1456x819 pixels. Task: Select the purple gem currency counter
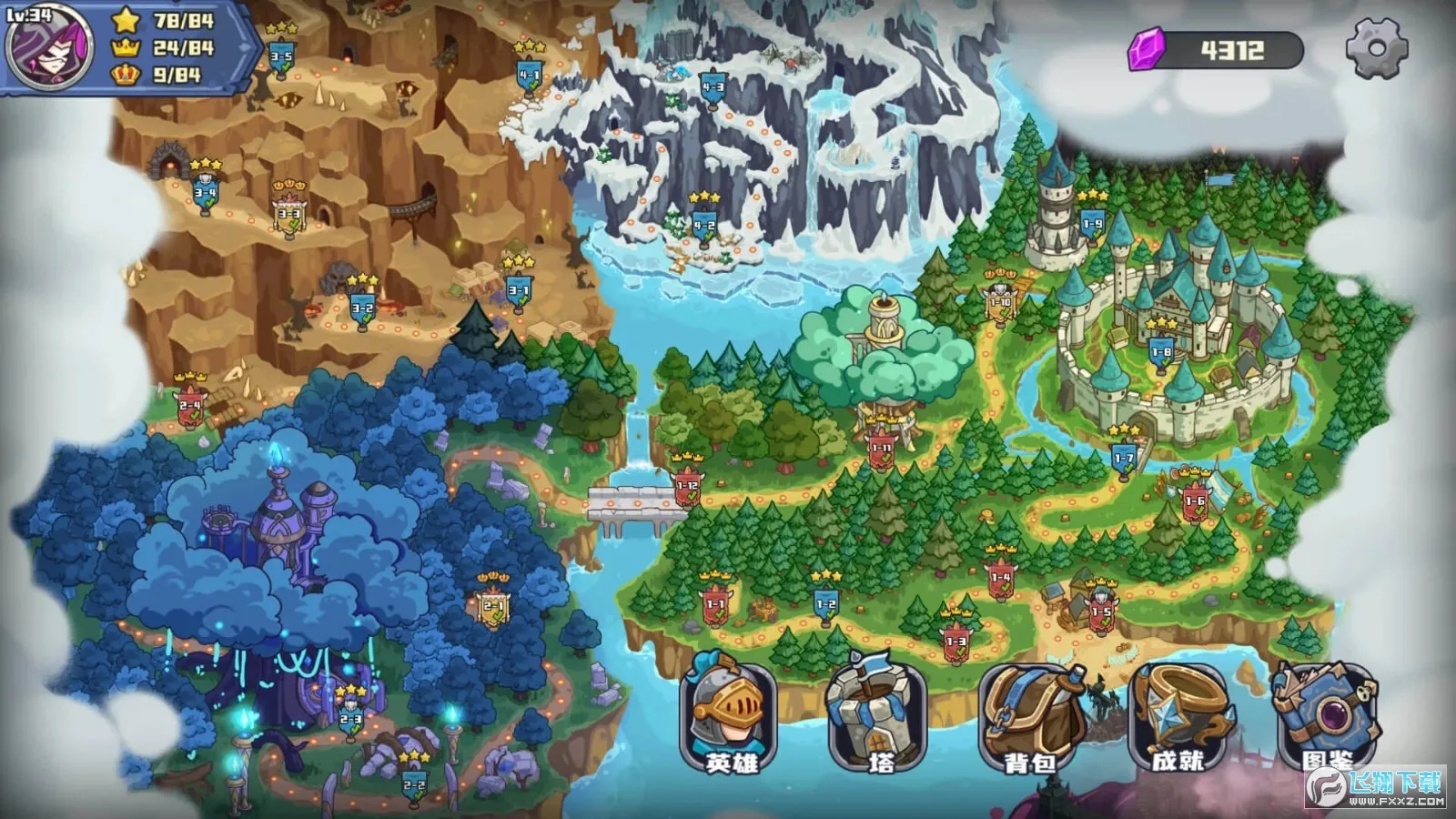[1216, 50]
